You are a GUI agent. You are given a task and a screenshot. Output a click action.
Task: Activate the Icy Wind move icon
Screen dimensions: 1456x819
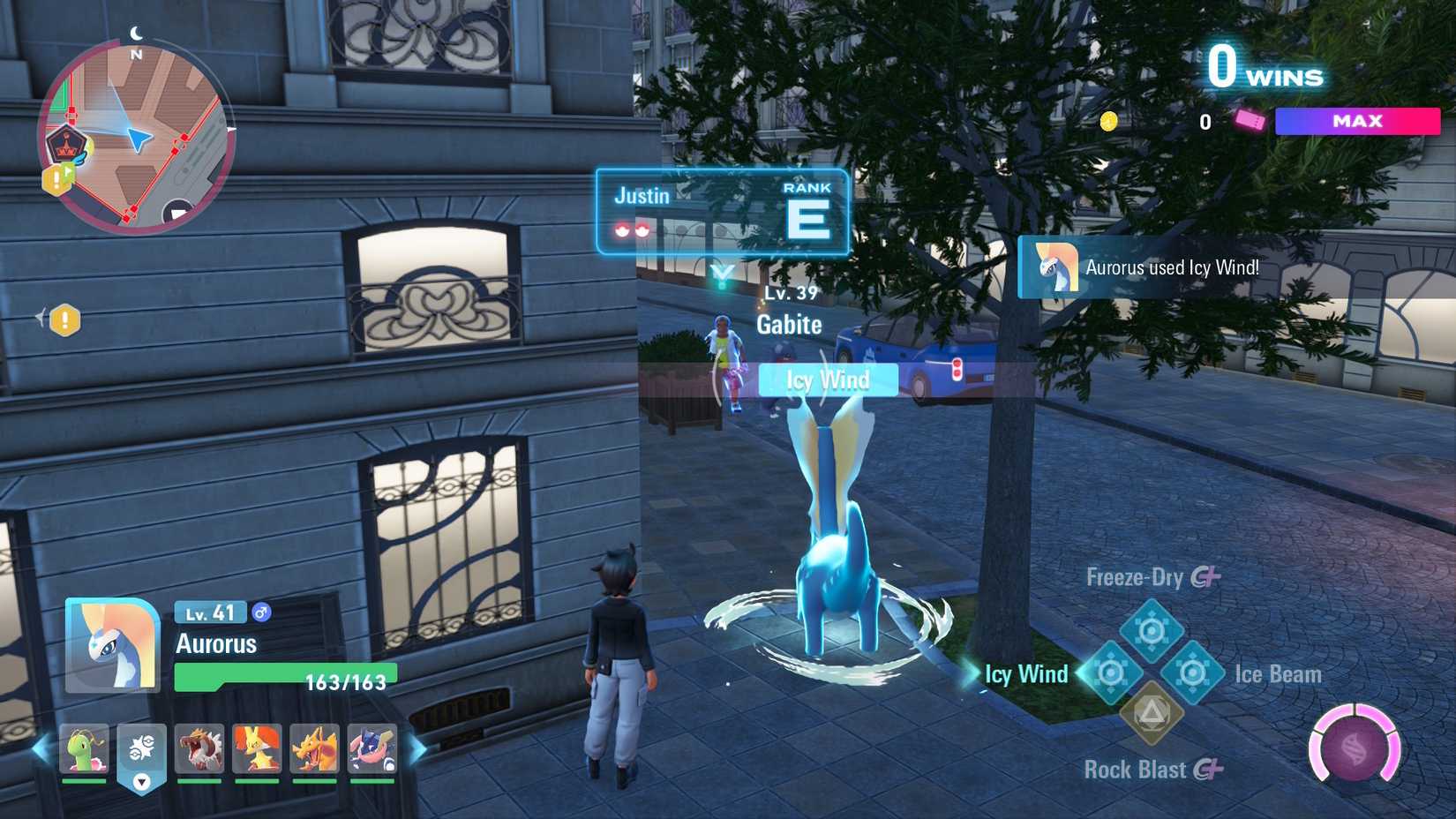1111,673
